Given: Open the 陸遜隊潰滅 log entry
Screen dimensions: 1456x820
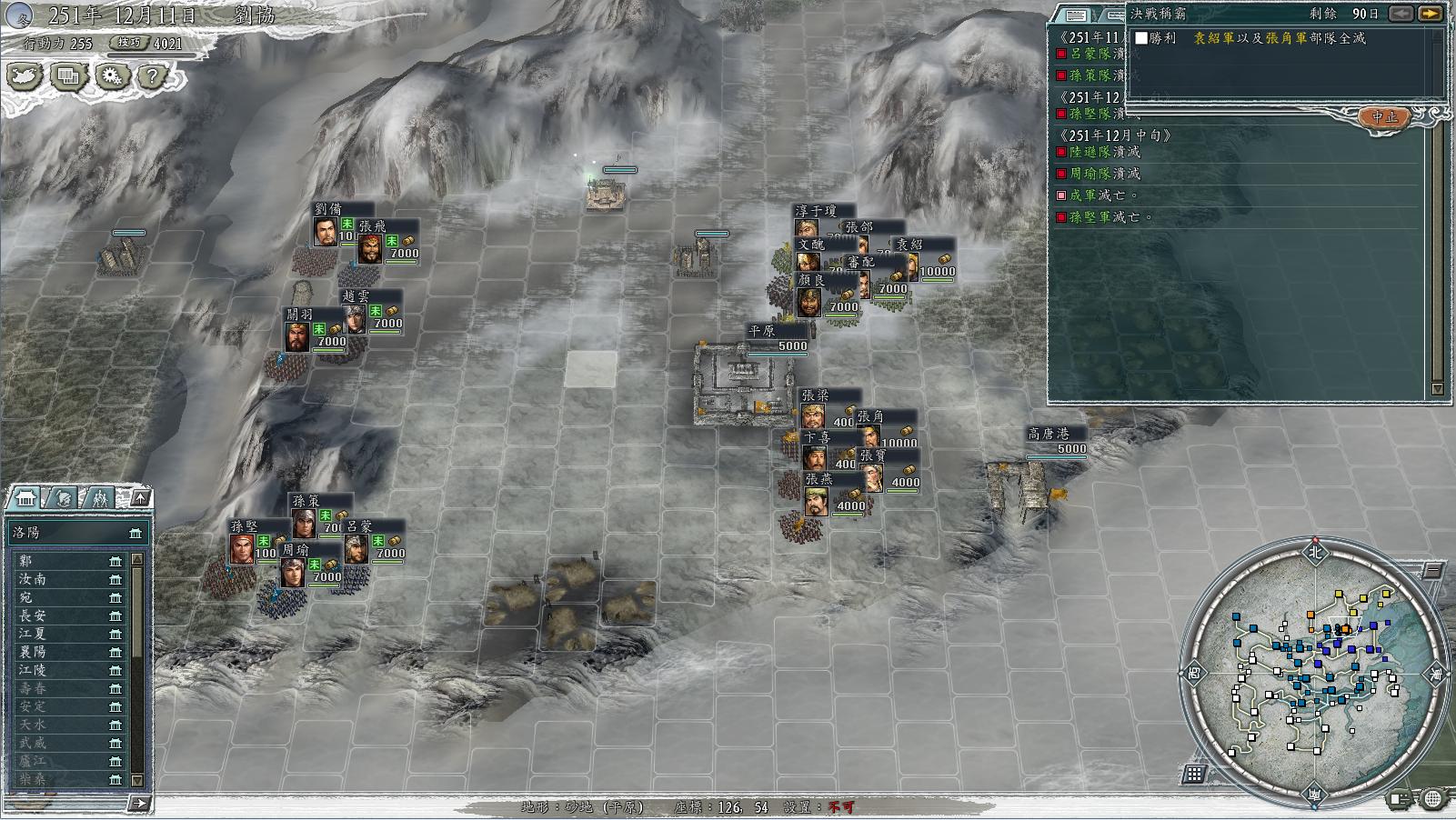Looking at the screenshot, I should click(x=1104, y=152).
